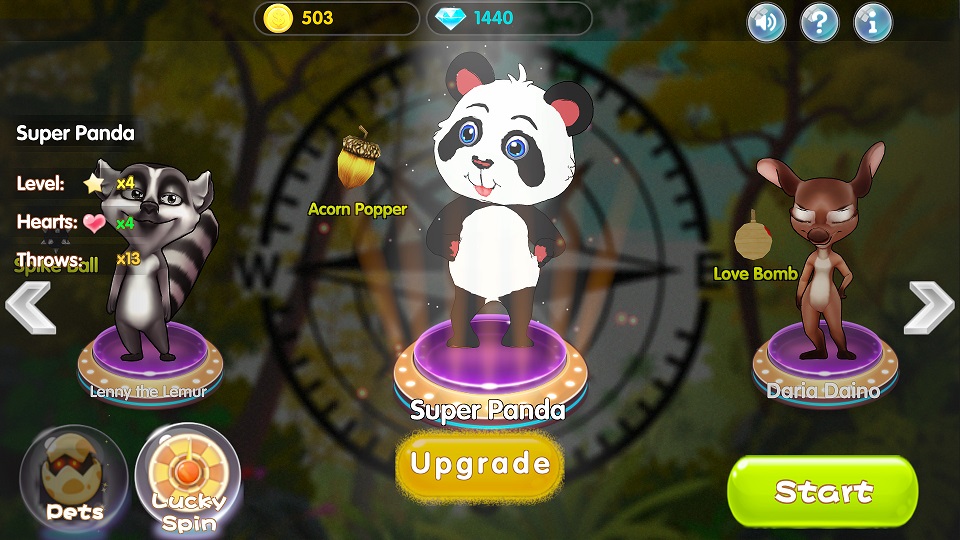Toggle the sound speaker button

(x=766, y=22)
